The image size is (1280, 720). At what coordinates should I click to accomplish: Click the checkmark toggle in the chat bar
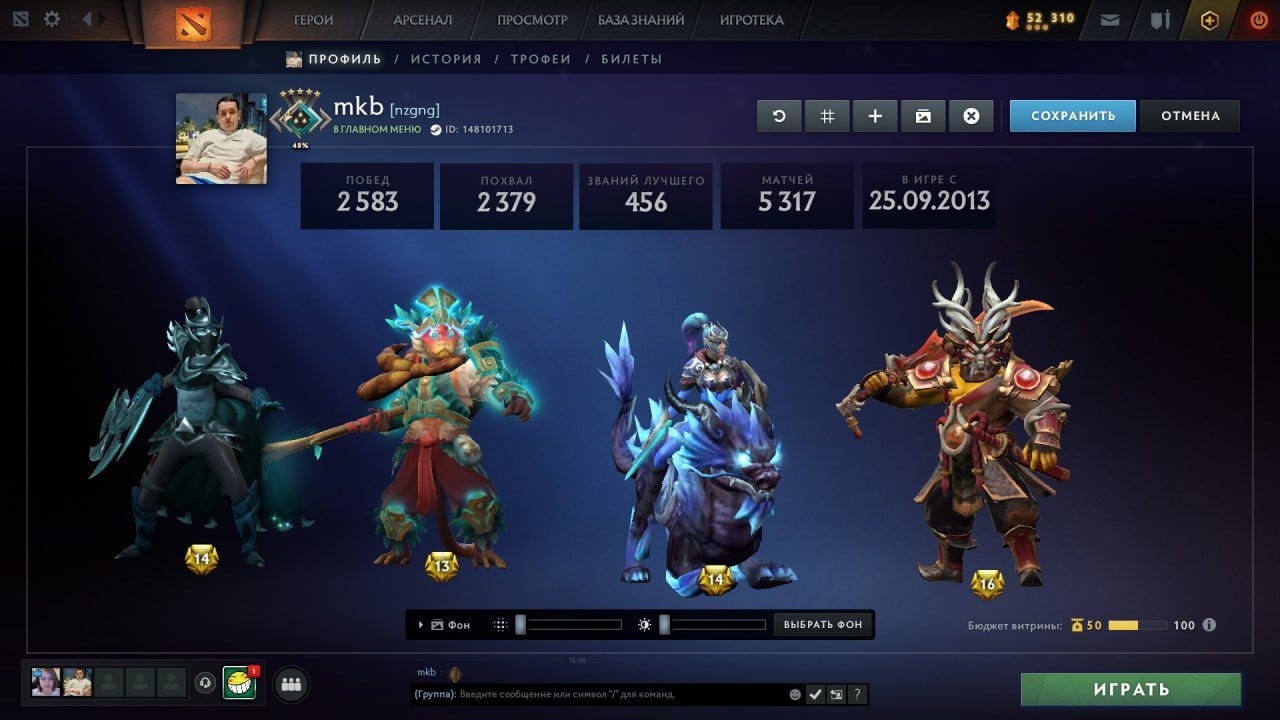(815, 694)
